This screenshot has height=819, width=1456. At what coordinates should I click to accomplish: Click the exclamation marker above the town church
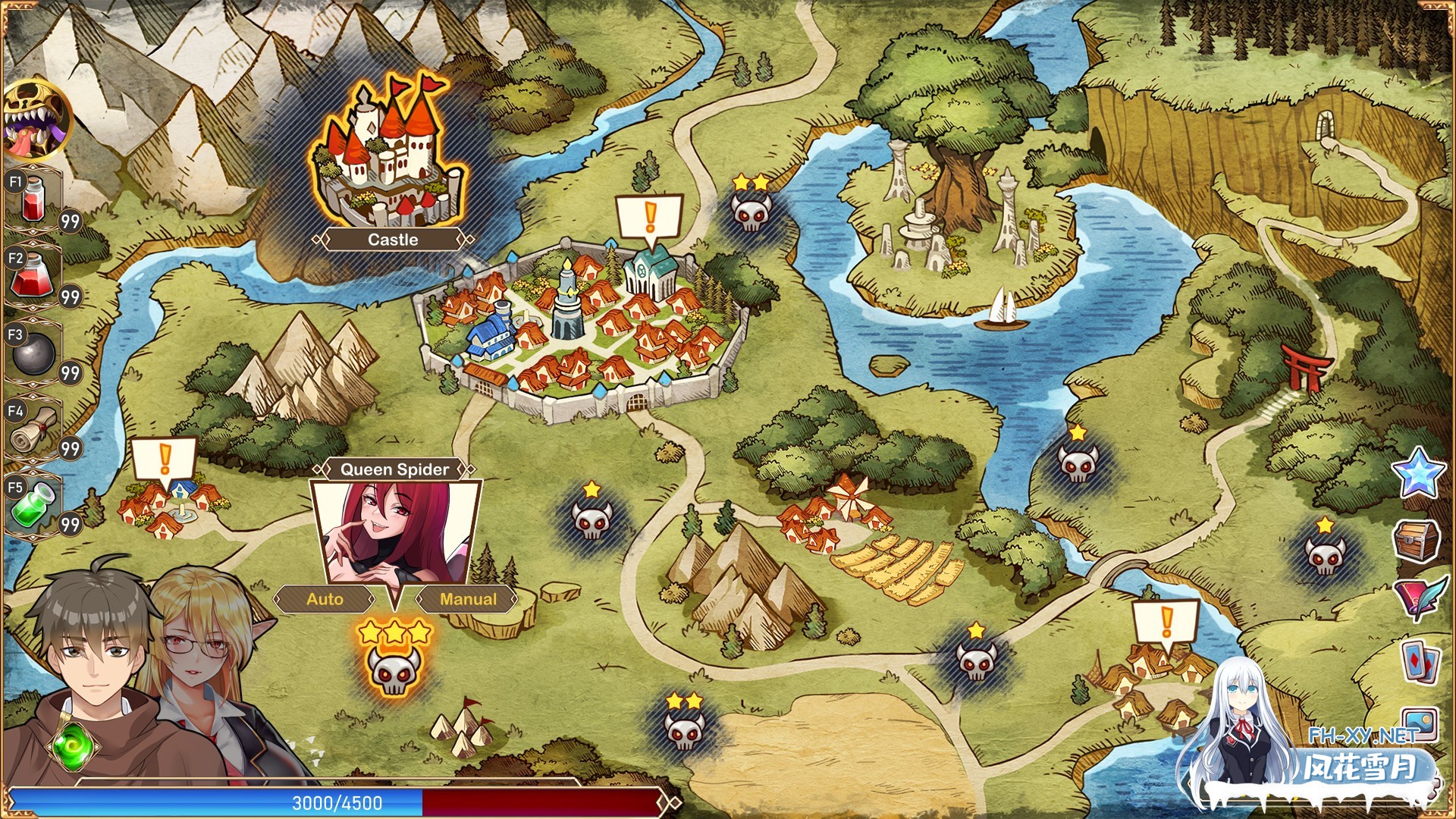pyautogui.click(x=650, y=218)
